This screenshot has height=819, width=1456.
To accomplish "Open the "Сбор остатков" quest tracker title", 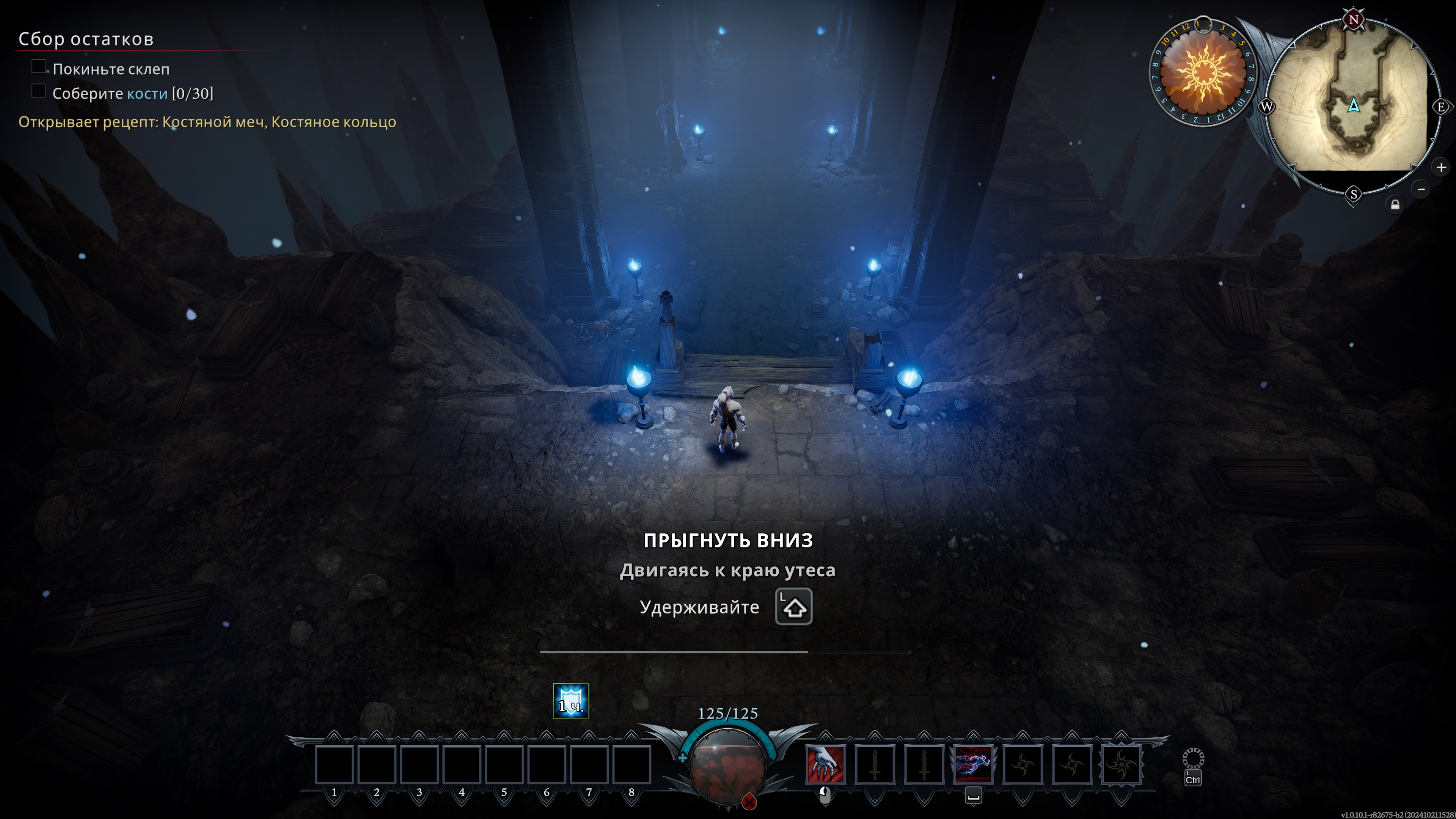I will coord(86,39).
